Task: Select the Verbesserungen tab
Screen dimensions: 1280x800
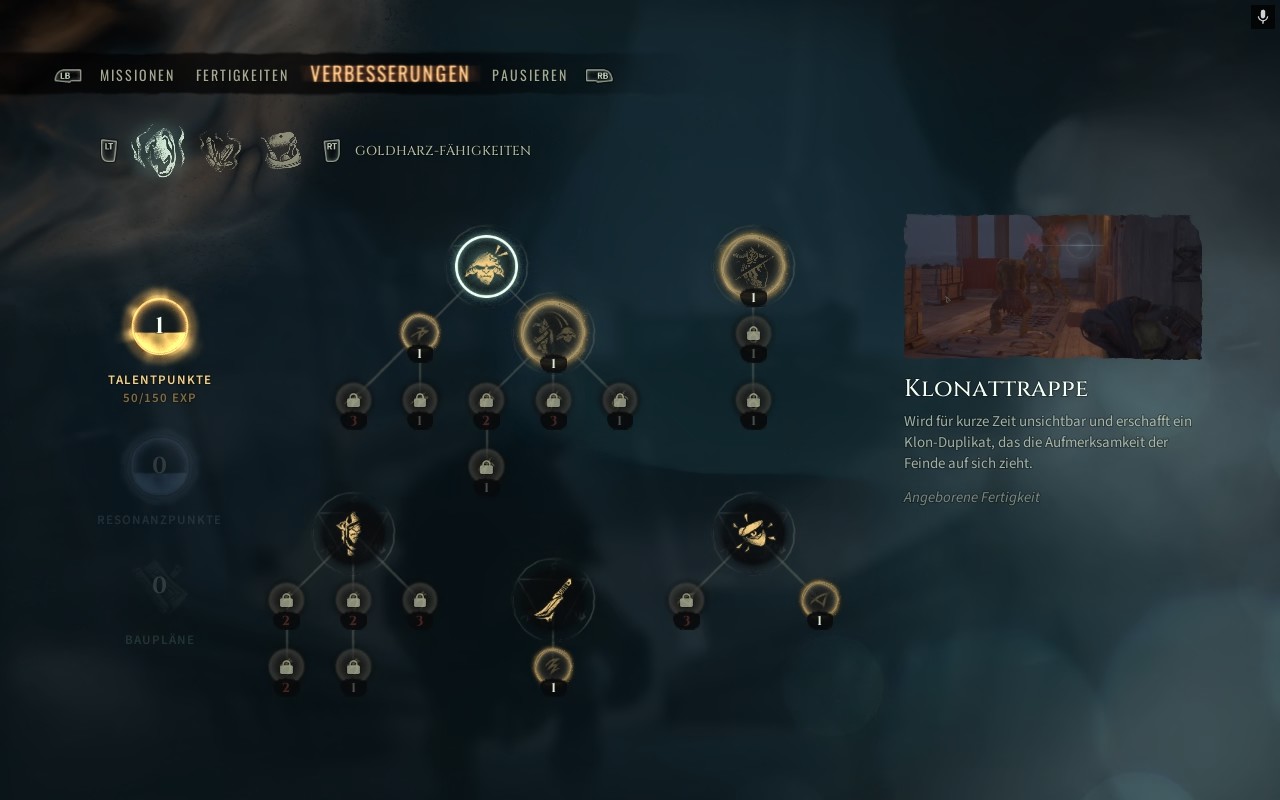Action: [390, 75]
